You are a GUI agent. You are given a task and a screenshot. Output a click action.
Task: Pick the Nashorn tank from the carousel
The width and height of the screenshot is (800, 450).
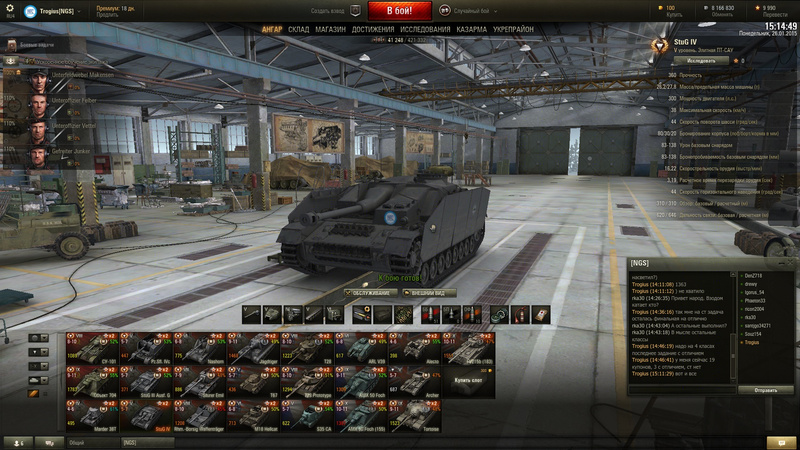[x=198, y=348]
